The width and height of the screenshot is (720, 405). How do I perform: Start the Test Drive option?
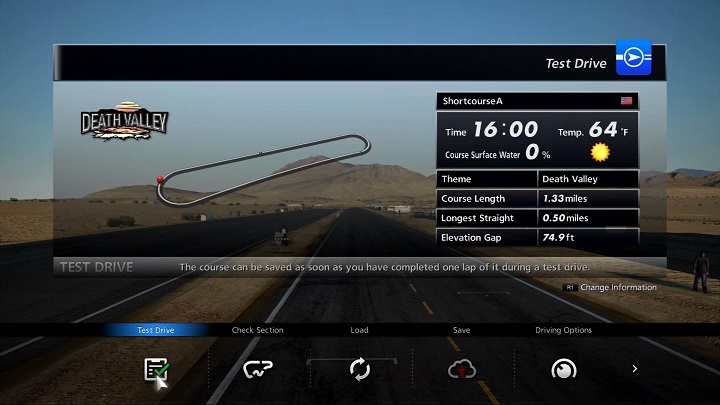(155, 369)
